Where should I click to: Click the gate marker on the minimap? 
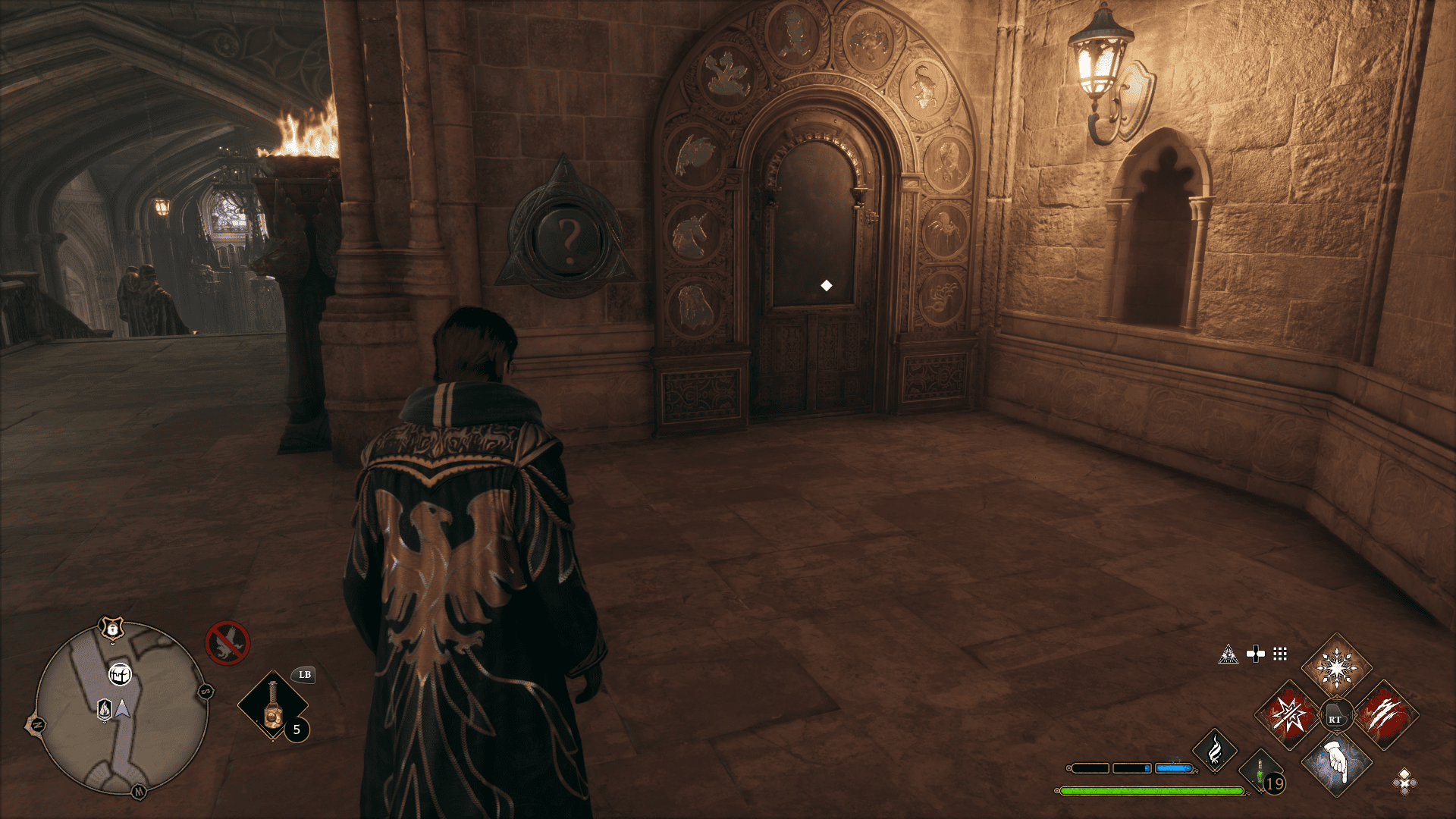(119, 673)
